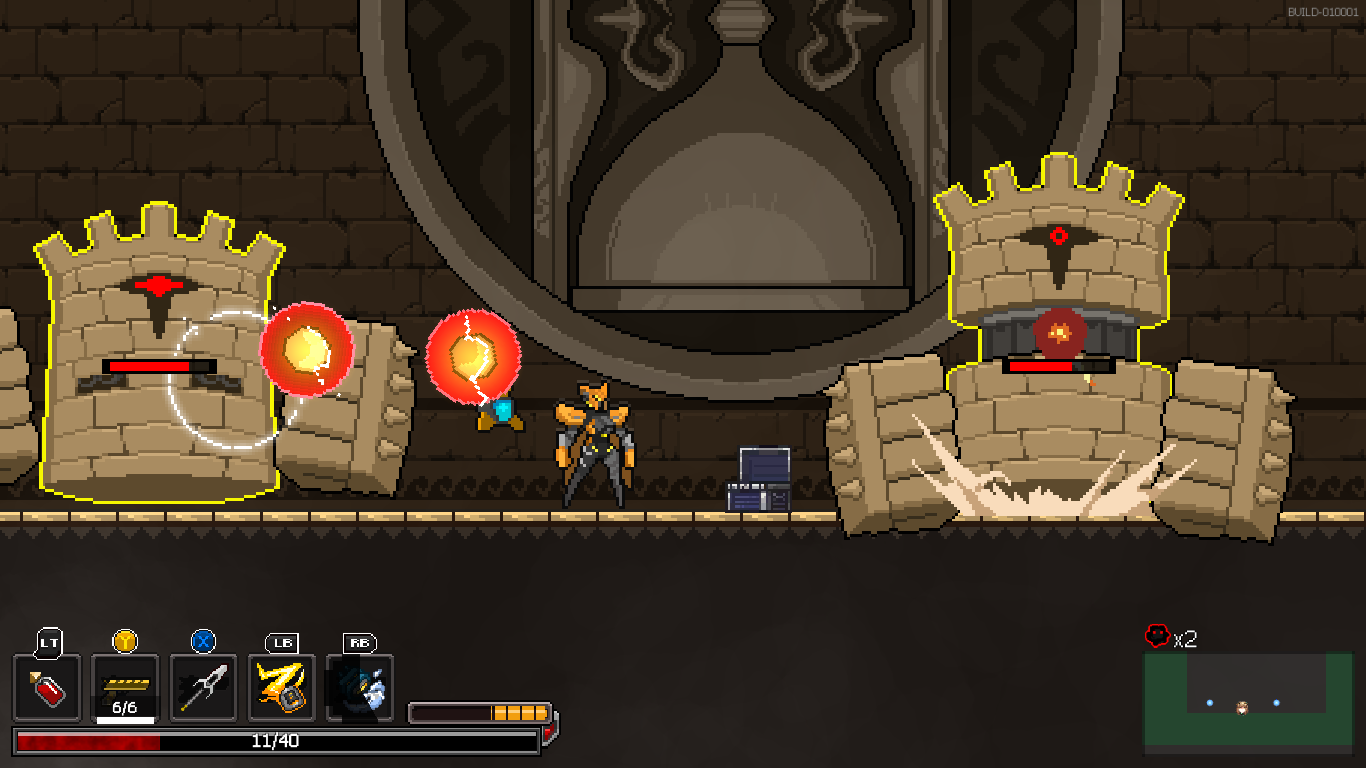This screenshot has height=768, width=1366.
Task: Select the red health potion in the LT slot
Action: 46,688
